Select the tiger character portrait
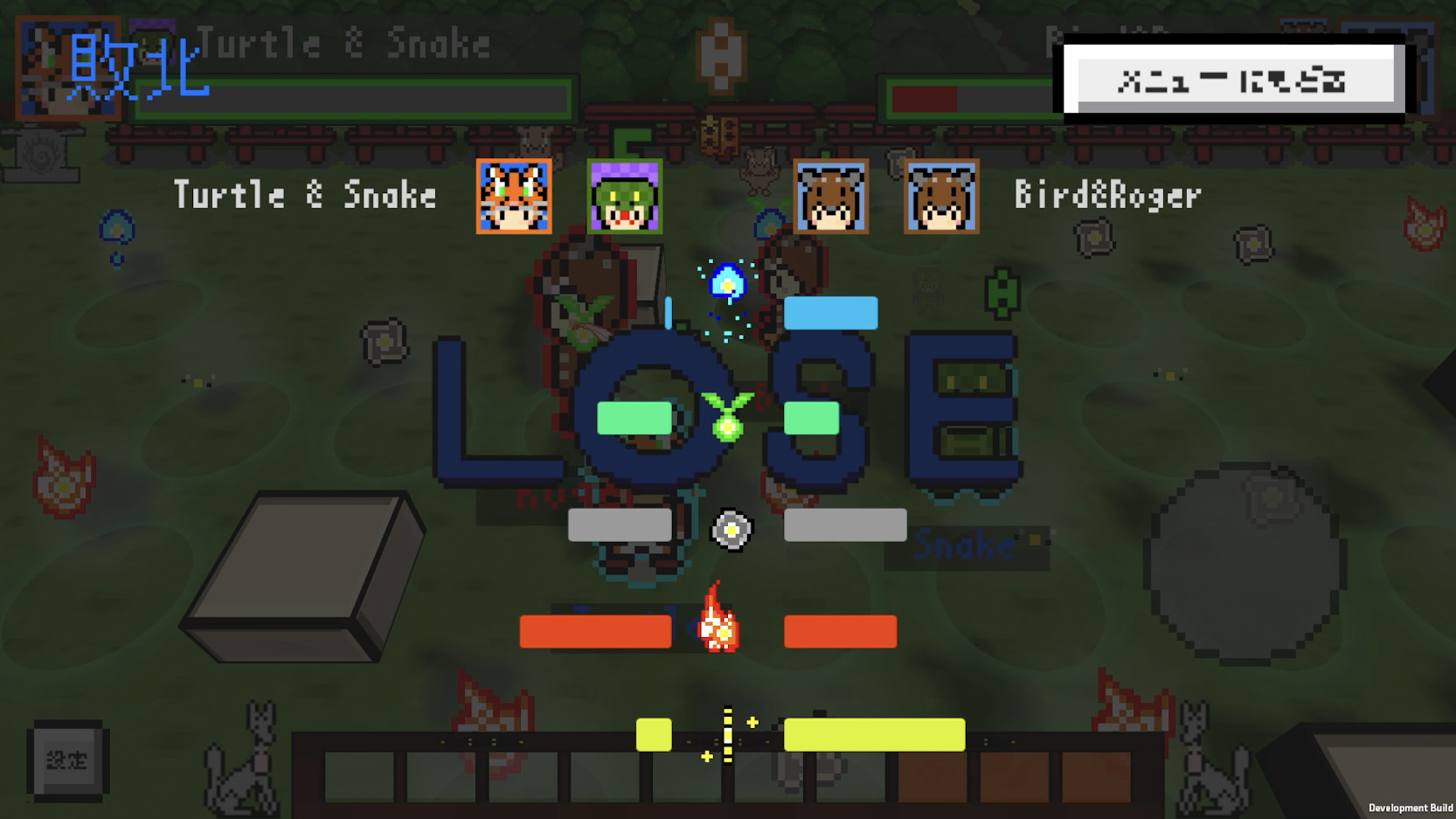This screenshot has width=1456, height=819. tap(513, 197)
